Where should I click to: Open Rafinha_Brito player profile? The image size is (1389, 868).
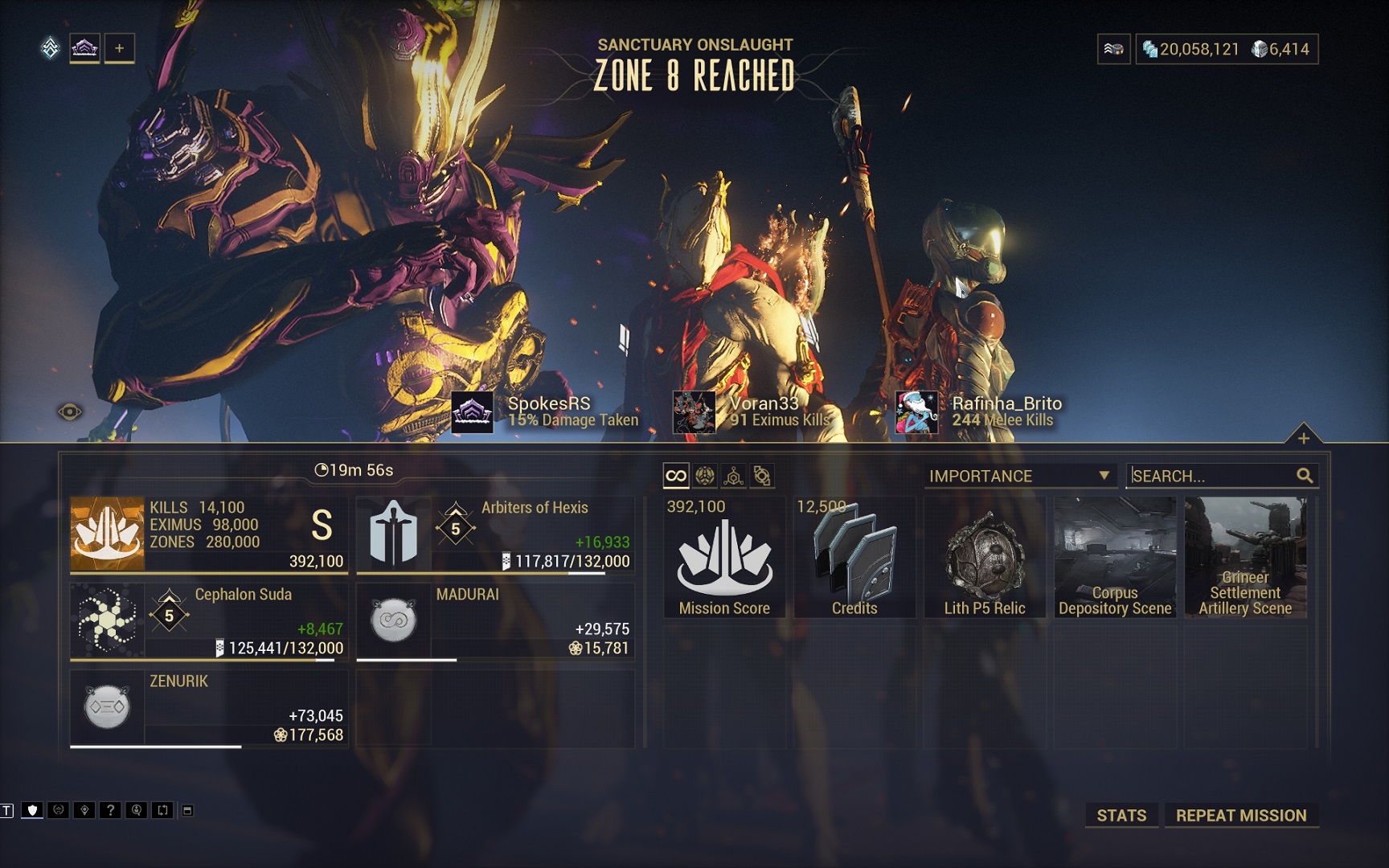(1005, 411)
